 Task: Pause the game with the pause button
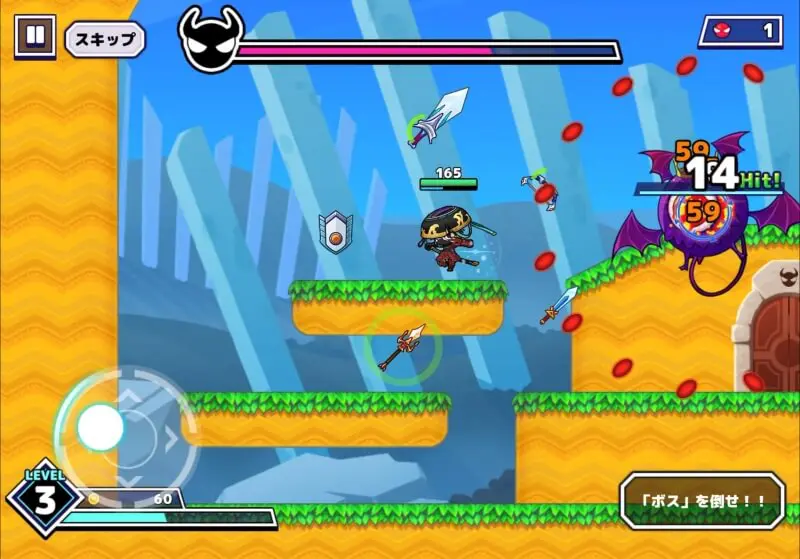(35, 36)
